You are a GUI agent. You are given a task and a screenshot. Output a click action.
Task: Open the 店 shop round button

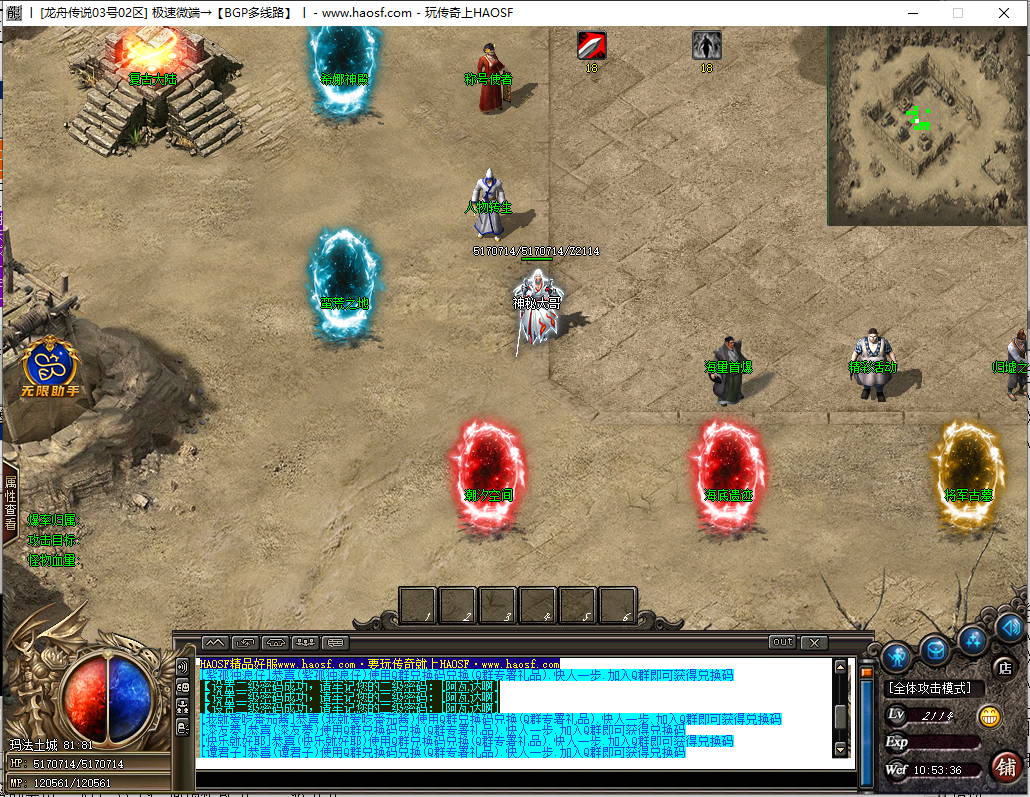tap(1003, 667)
